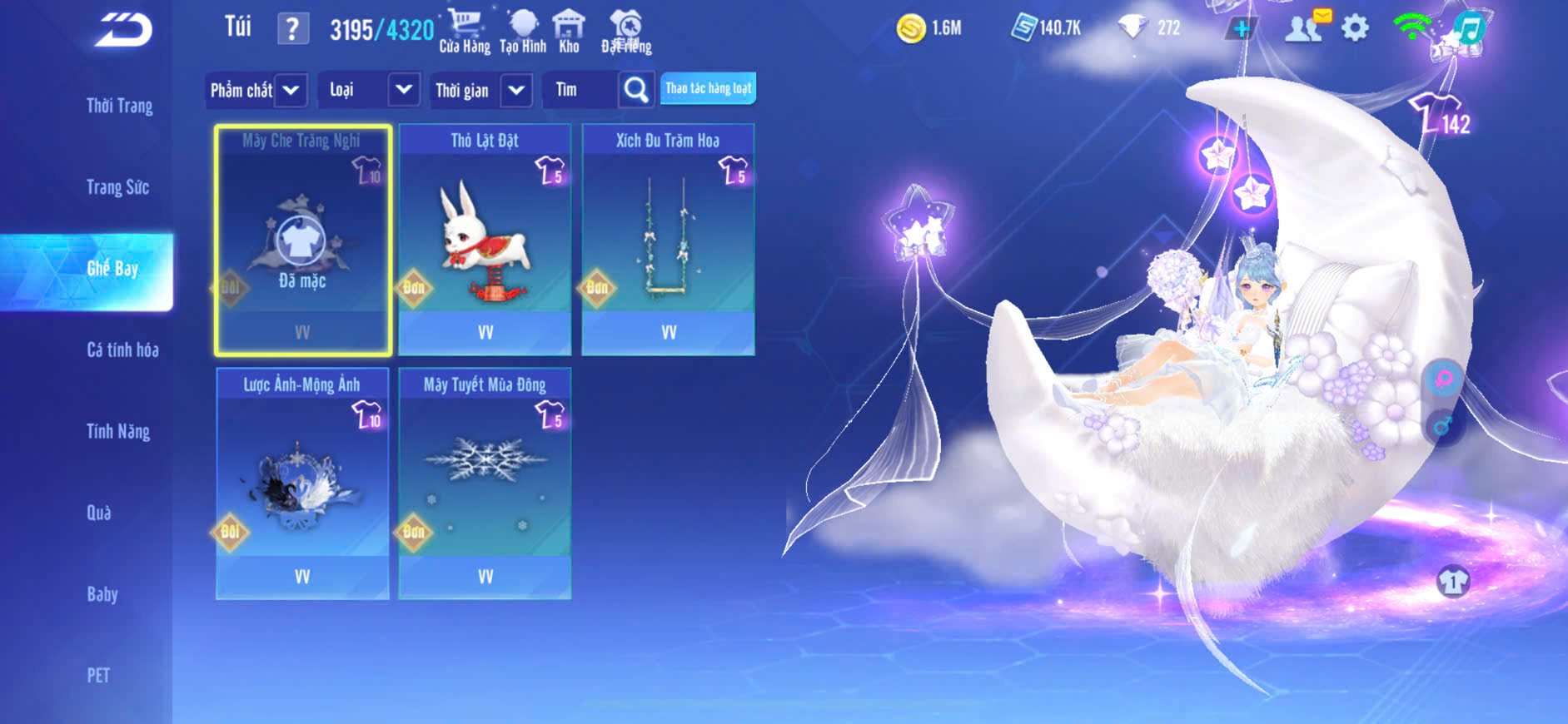Show the Tính Năng category
Screen dimensions: 1568x724
118,431
